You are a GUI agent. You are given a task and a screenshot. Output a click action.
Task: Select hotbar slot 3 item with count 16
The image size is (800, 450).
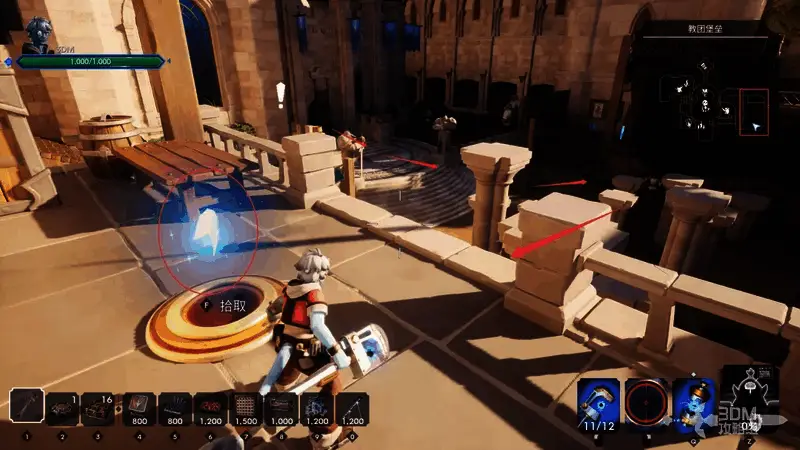click(x=98, y=408)
